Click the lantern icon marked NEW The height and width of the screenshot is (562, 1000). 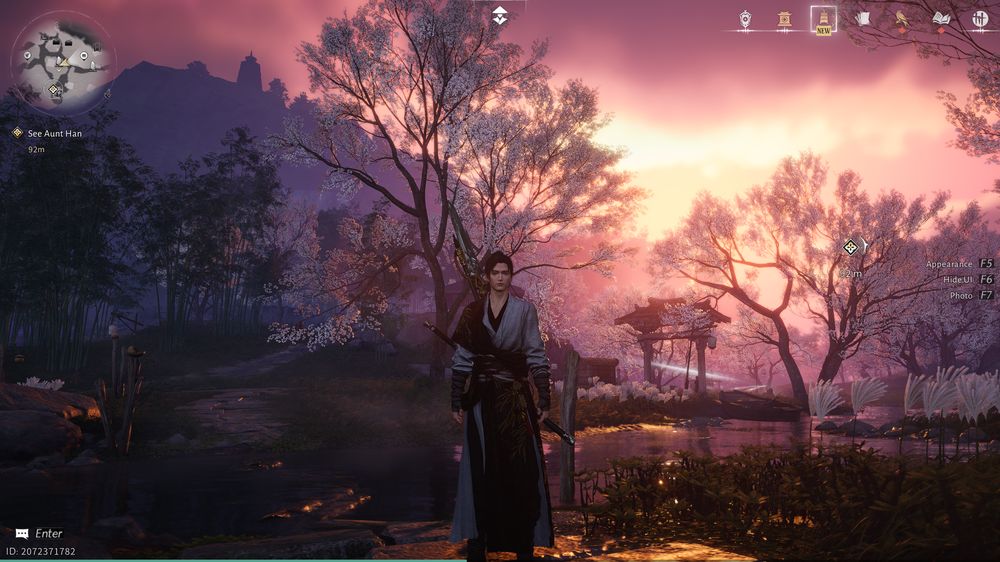(823, 18)
